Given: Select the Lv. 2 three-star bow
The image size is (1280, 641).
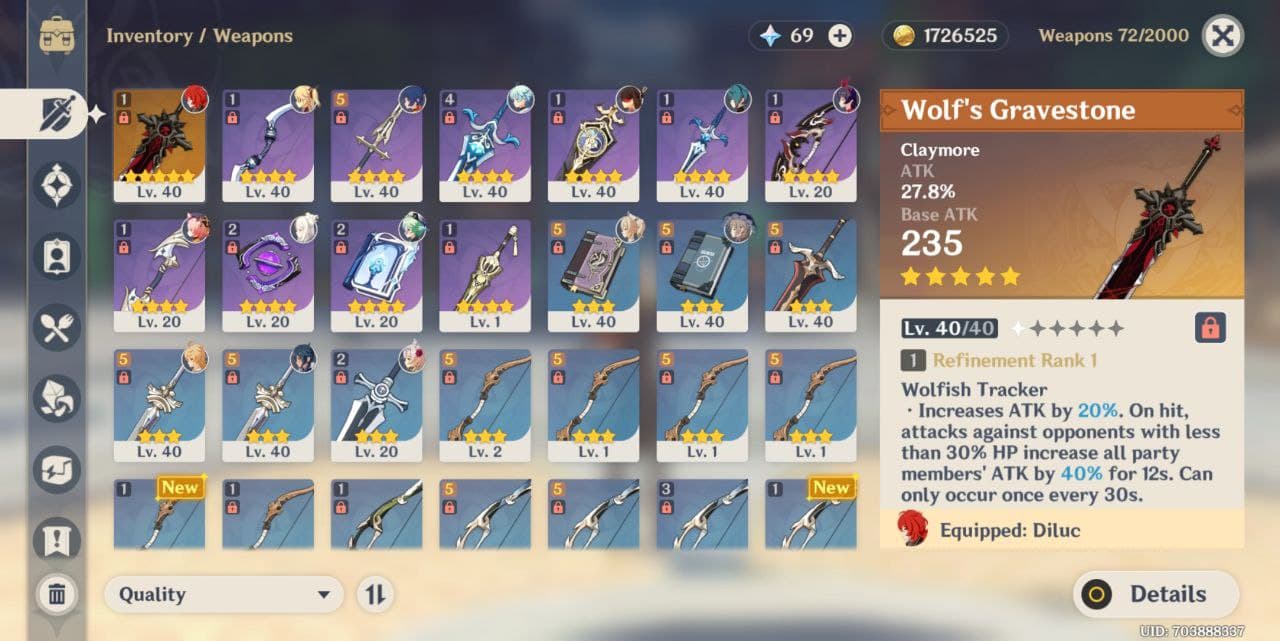Looking at the screenshot, I should (x=485, y=404).
